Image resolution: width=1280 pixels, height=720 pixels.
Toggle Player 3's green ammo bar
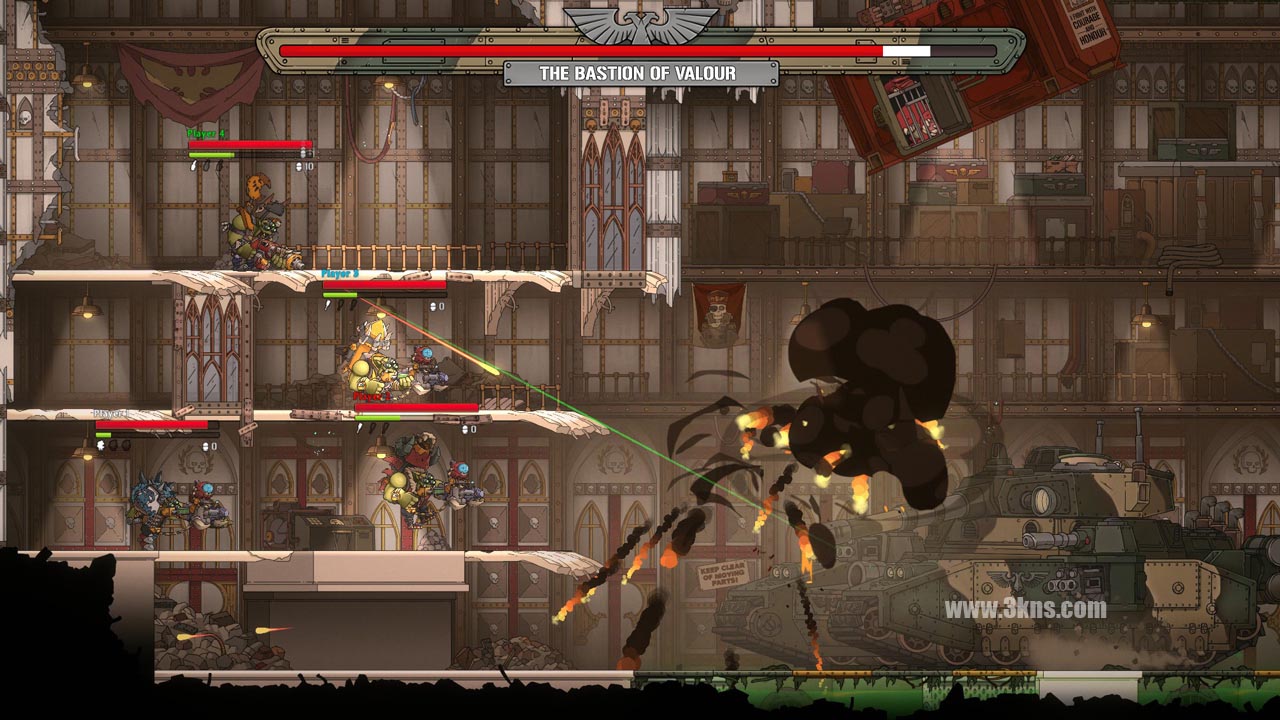click(x=339, y=294)
